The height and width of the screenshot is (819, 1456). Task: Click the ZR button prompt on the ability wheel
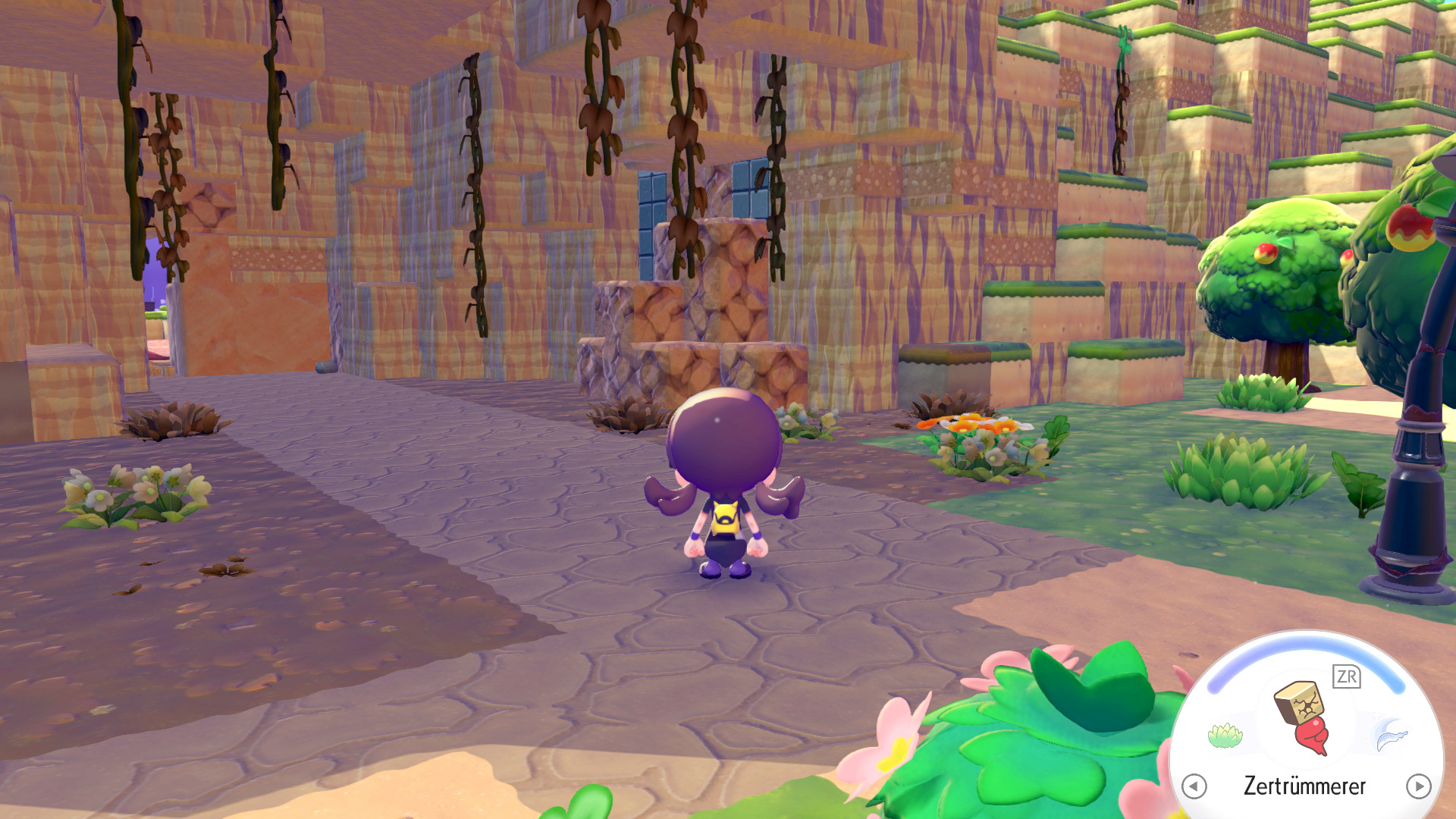(x=1346, y=676)
